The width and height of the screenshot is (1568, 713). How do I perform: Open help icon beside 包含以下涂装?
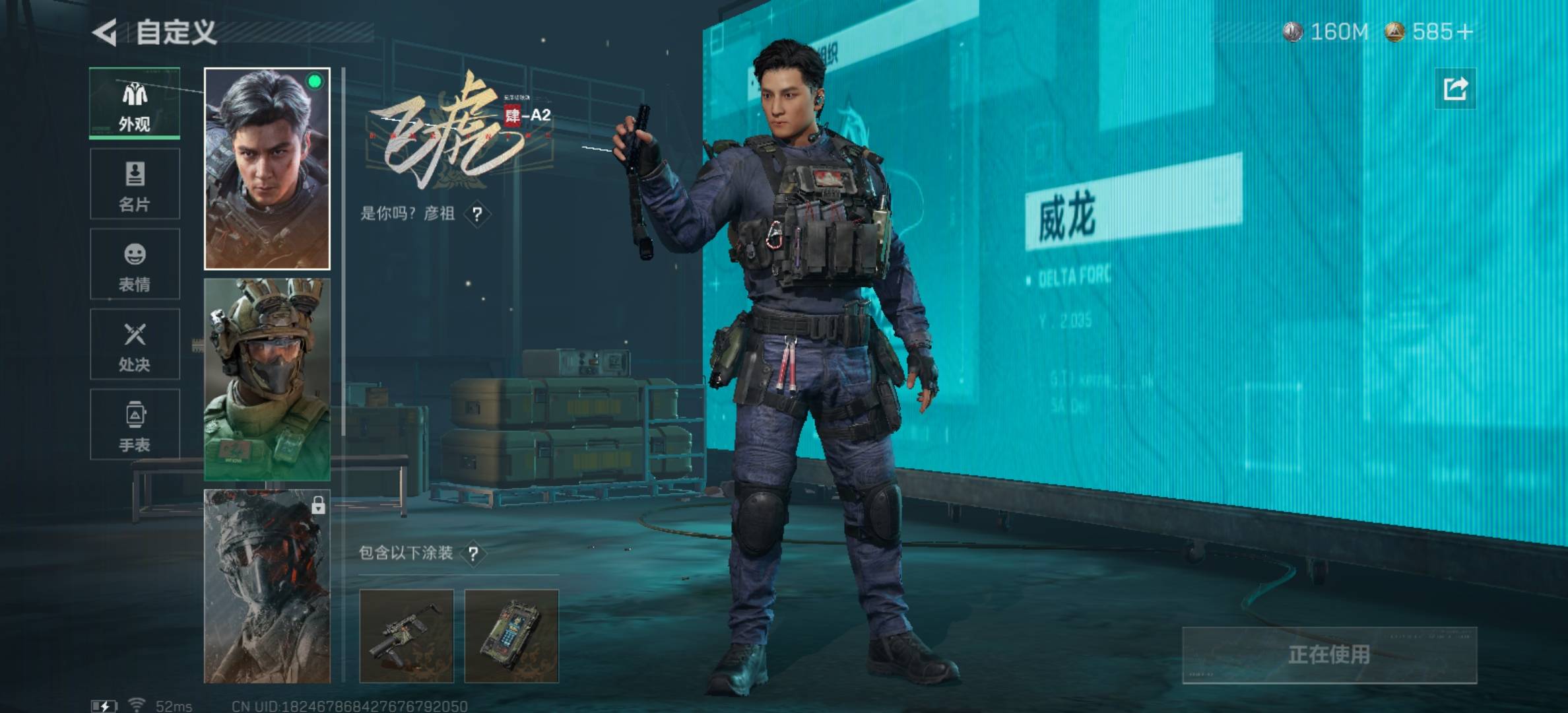(473, 553)
